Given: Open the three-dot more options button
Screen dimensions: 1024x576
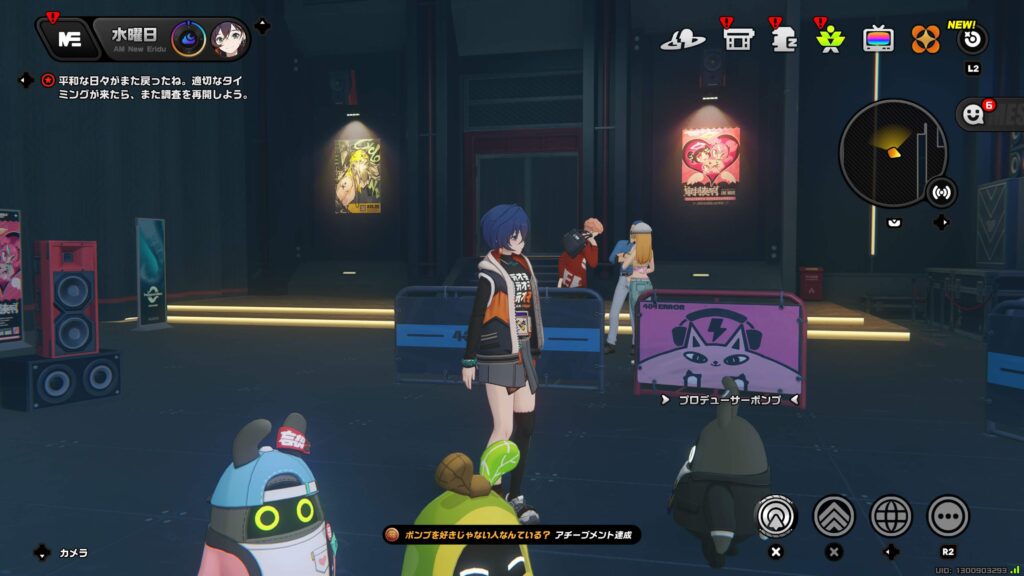Looking at the screenshot, I should pyautogui.click(x=948, y=516).
